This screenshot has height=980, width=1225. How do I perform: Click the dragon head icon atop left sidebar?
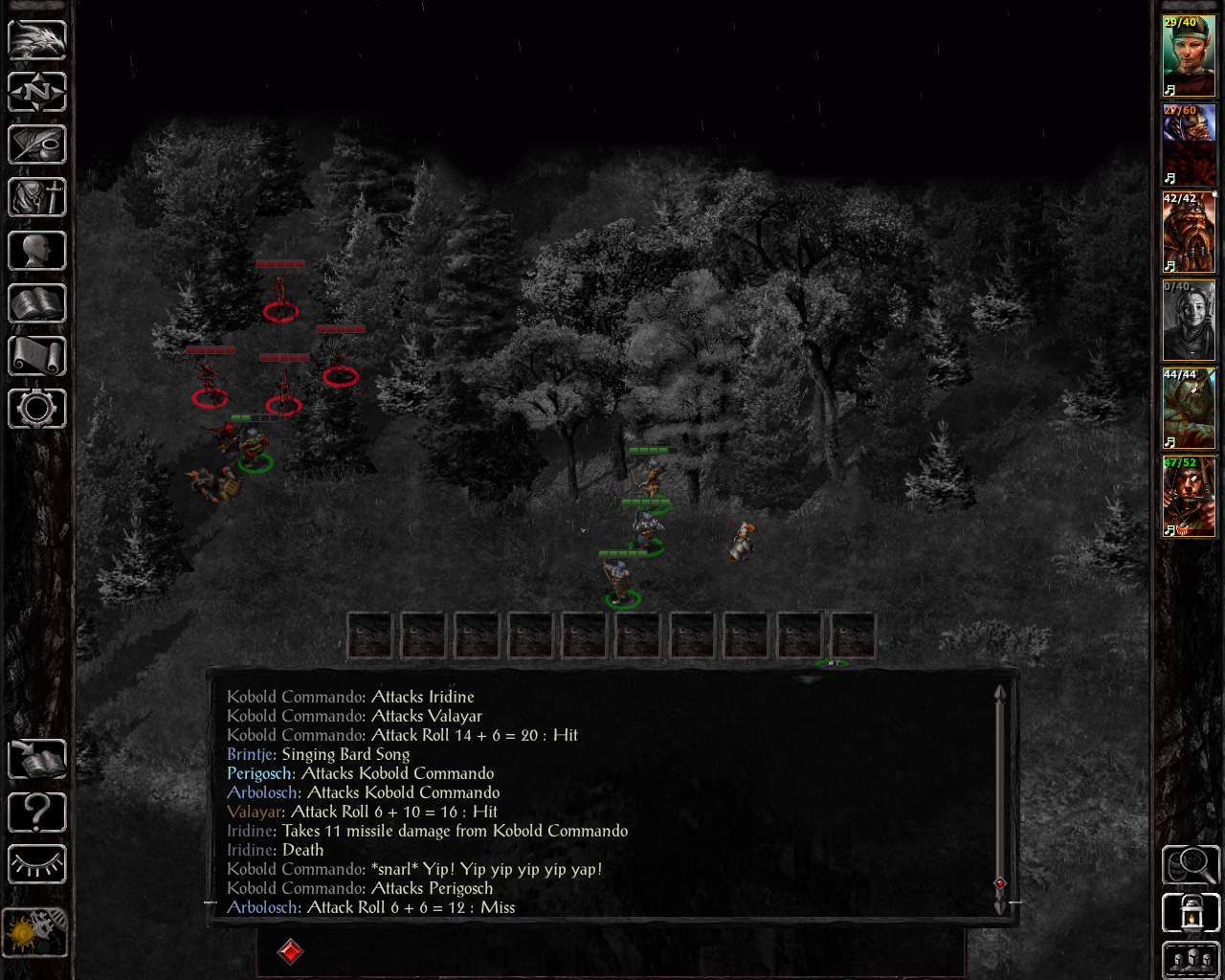pyautogui.click(x=37, y=40)
